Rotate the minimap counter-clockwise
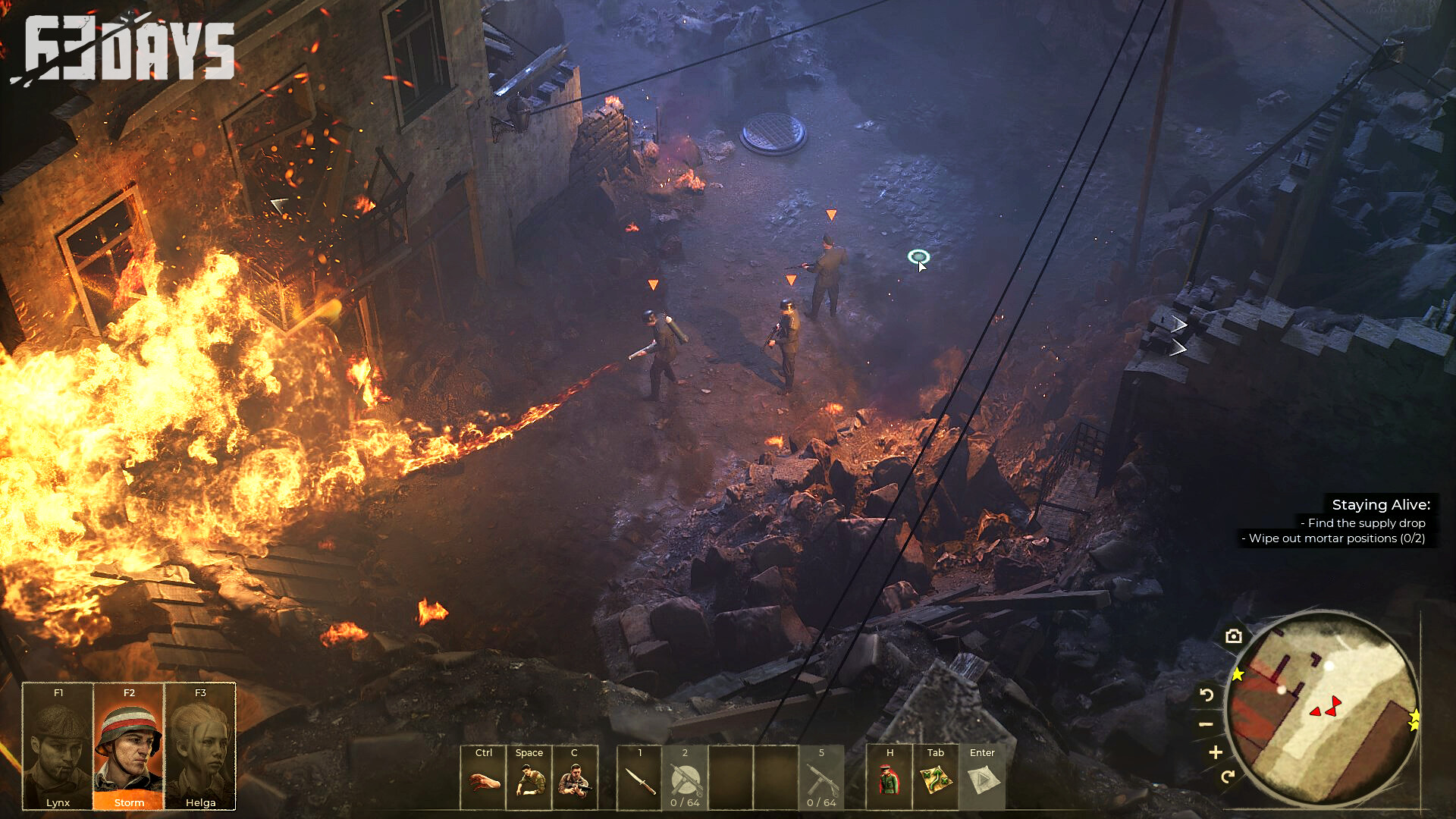1456x819 pixels. point(1207,695)
